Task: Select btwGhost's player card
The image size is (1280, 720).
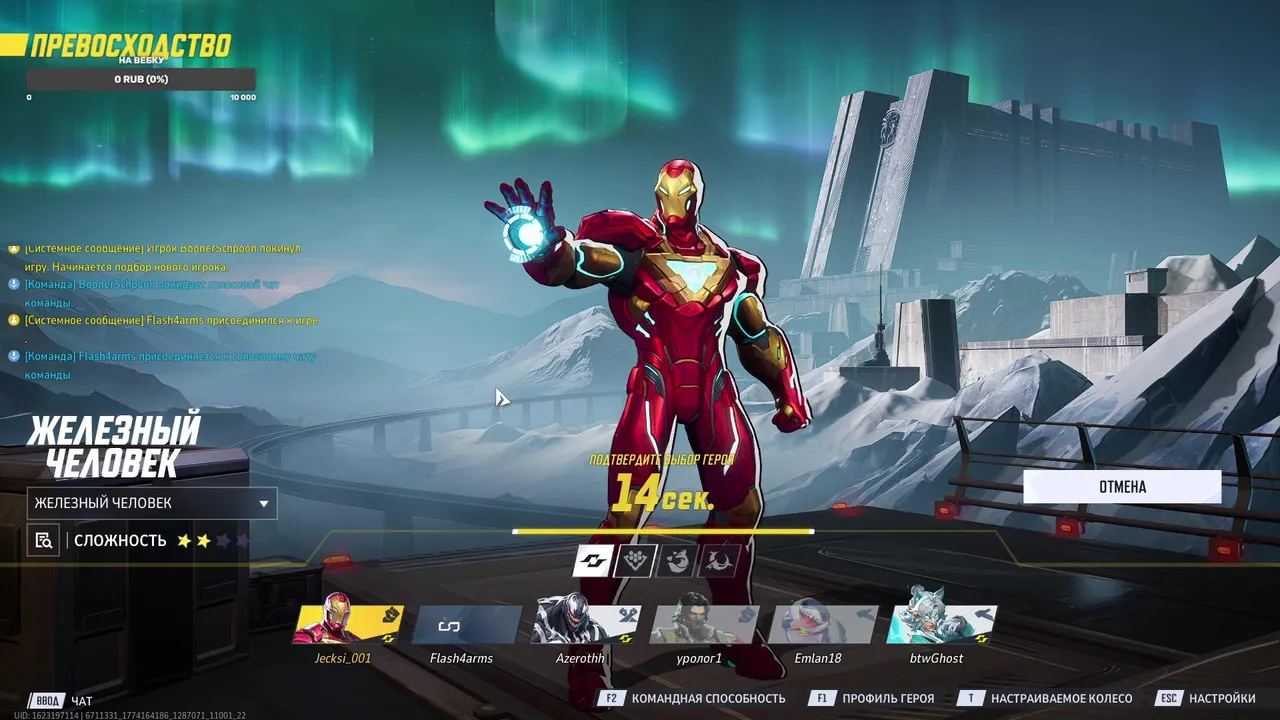Action: pos(940,625)
